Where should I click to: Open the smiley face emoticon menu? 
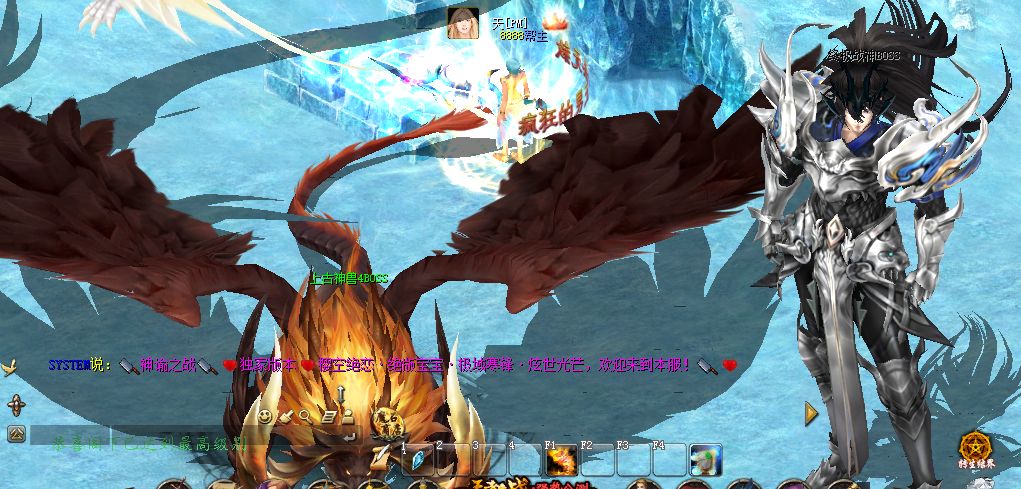pos(265,415)
